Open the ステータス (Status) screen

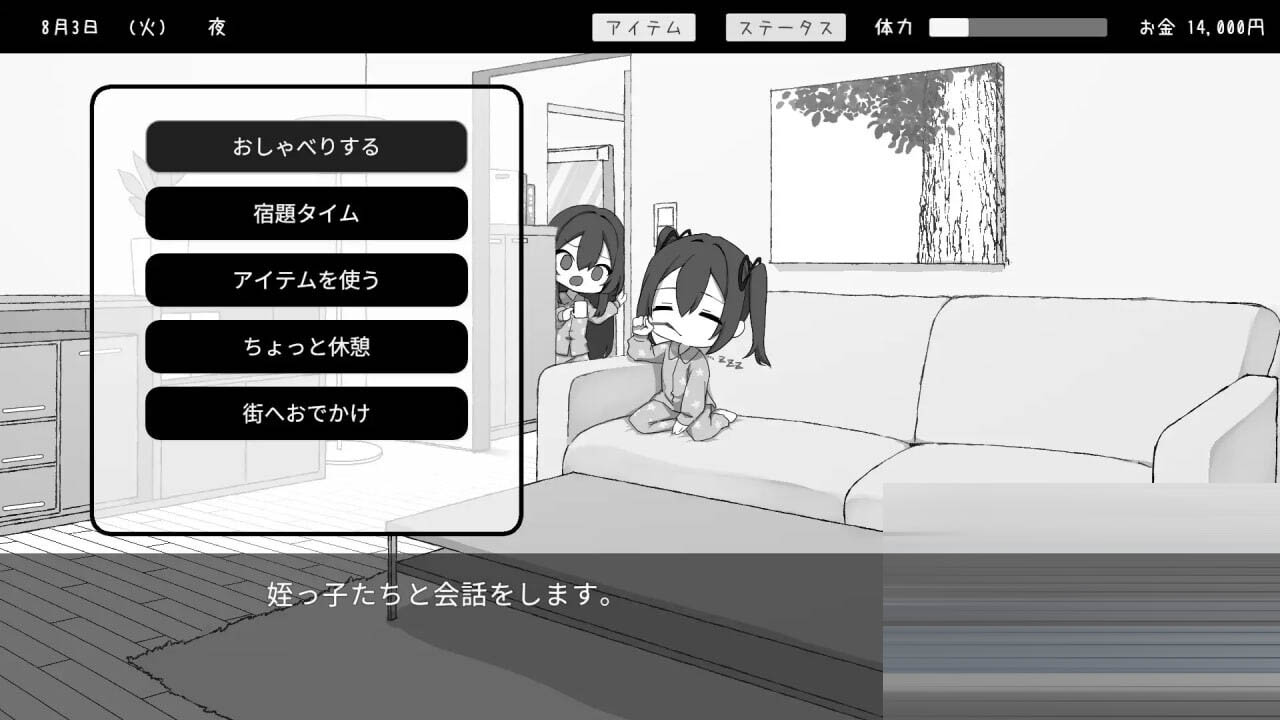pyautogui.click(x=785, y=27)
